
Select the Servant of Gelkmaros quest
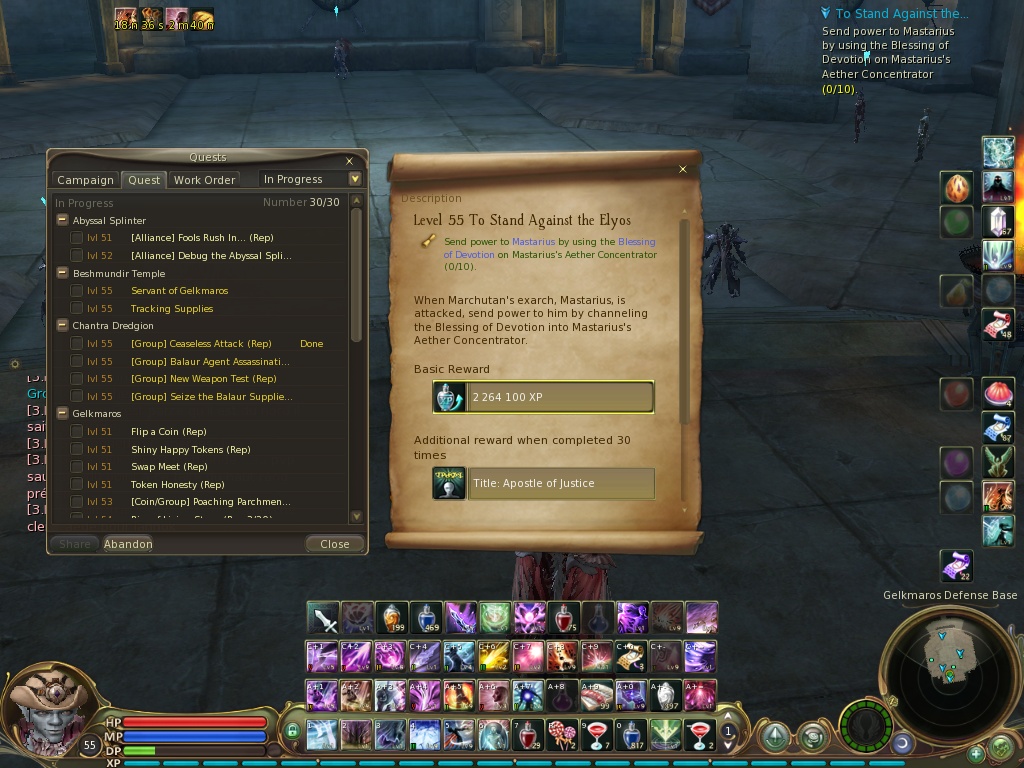[x=179, y=291]
